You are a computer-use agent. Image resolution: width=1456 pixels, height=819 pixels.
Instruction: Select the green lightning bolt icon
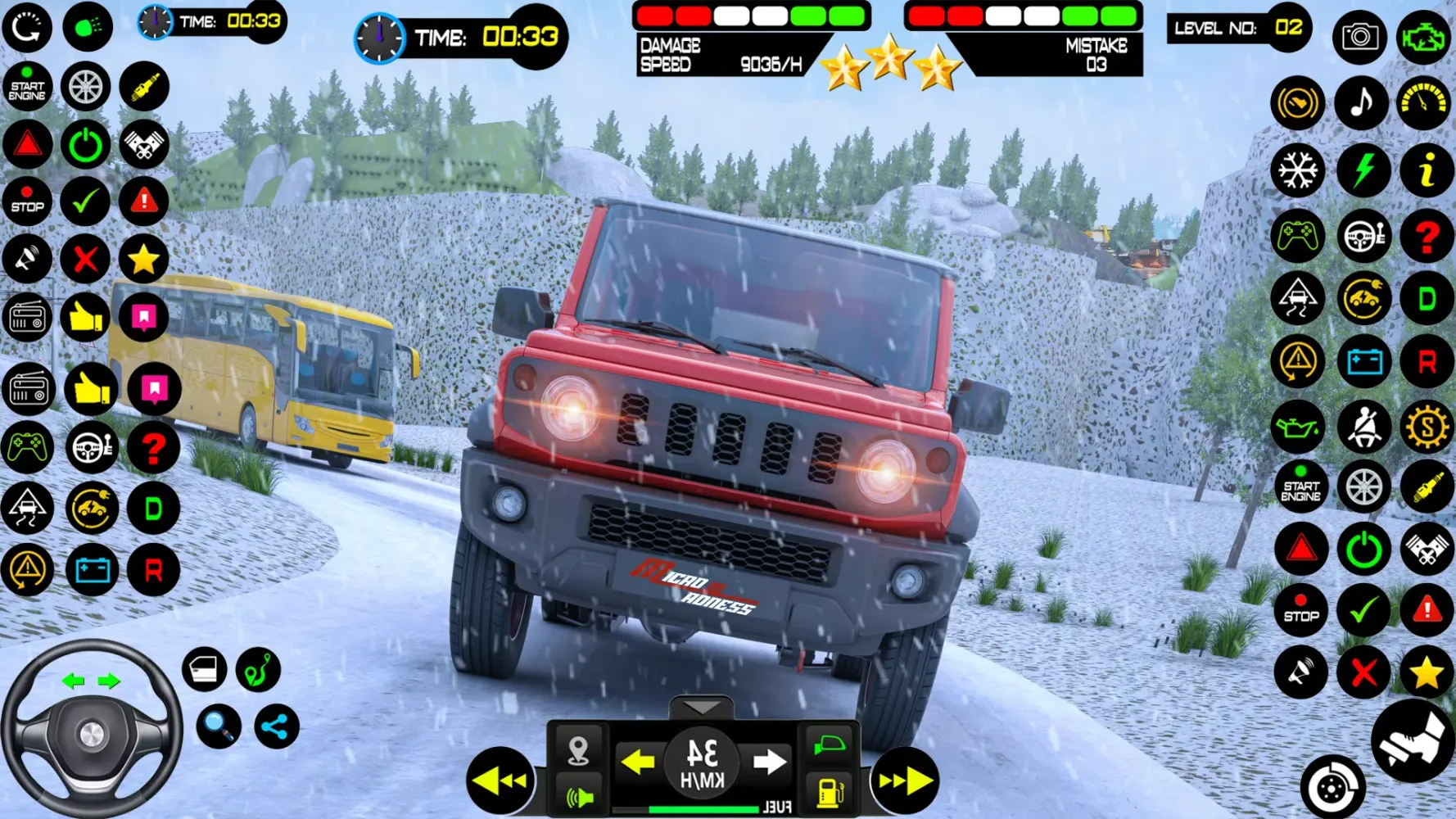pyautogui.click(x=1363, y=170)
